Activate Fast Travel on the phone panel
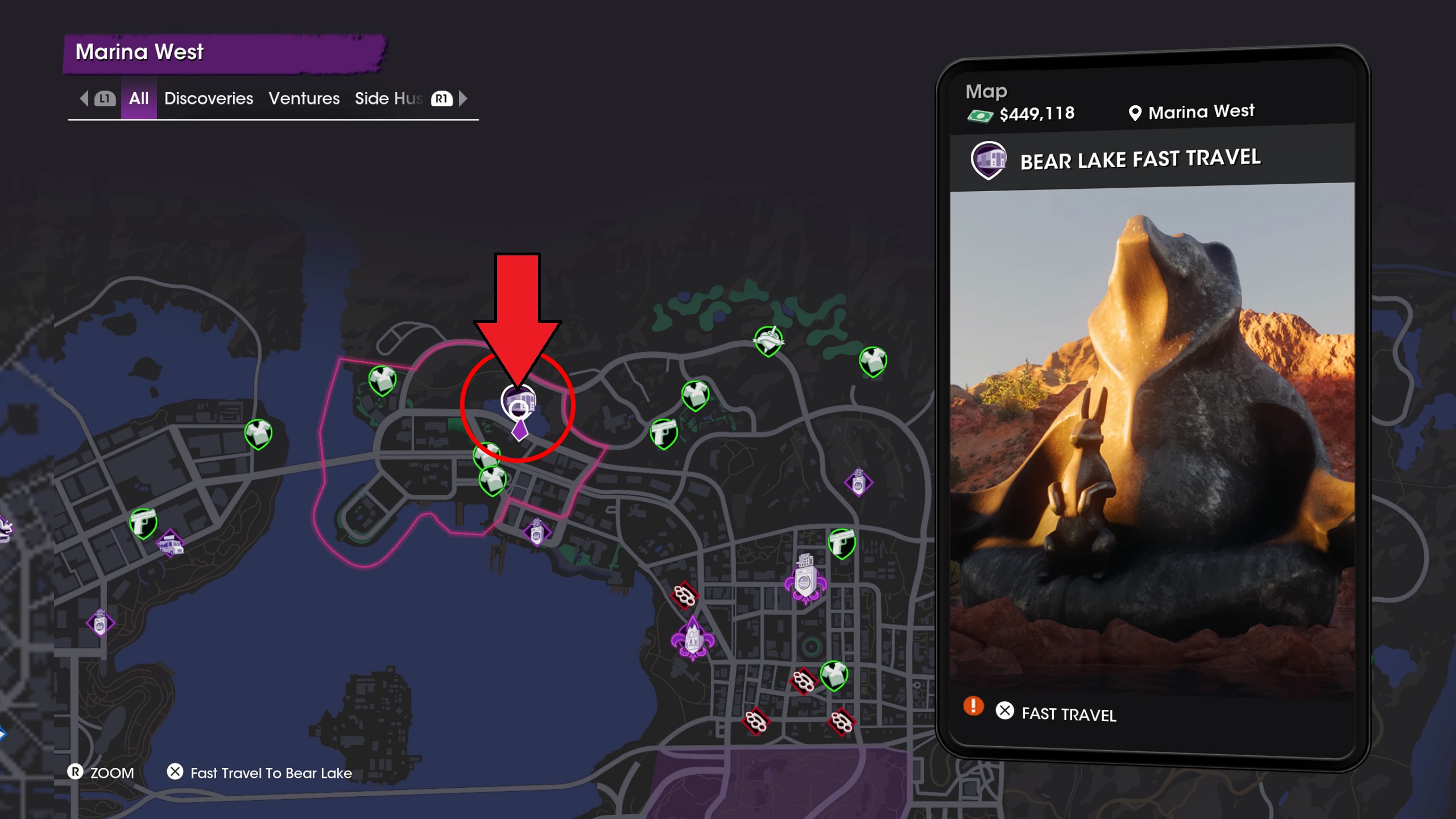 1068,714
